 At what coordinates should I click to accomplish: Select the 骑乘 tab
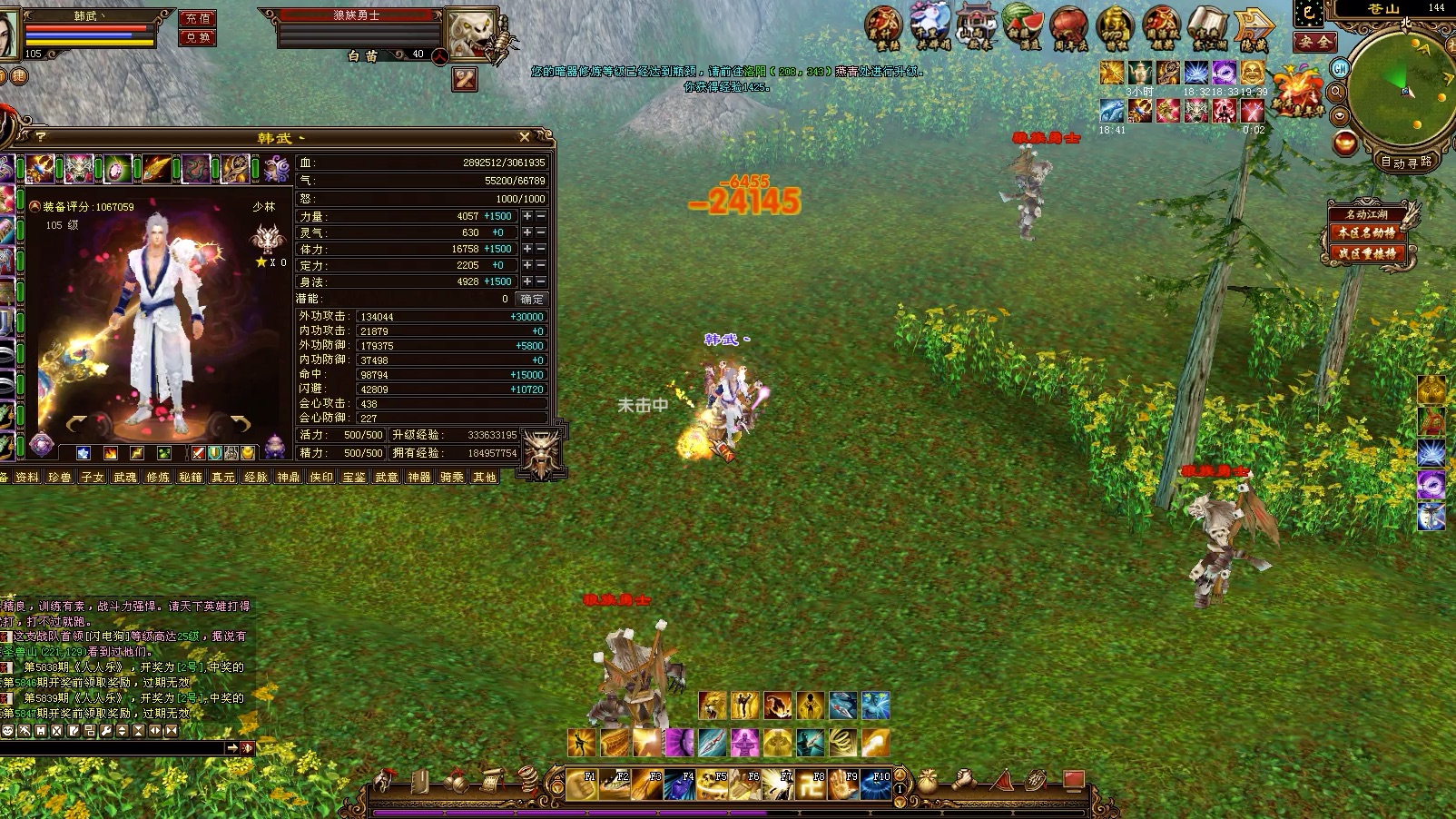[x=452, y=477]
